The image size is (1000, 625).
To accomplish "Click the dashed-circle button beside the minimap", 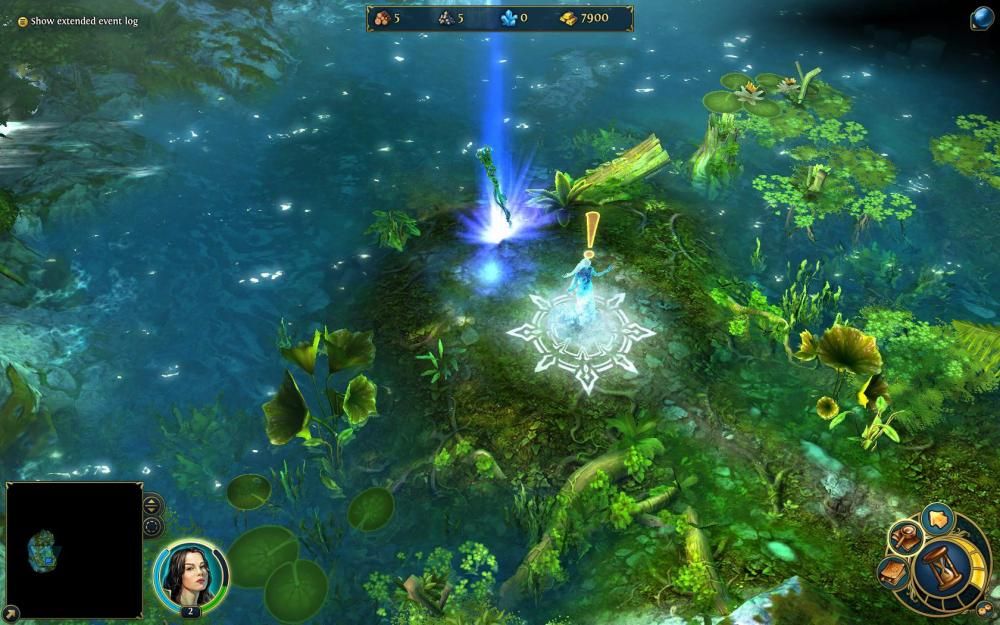I will tap(152, 525).
